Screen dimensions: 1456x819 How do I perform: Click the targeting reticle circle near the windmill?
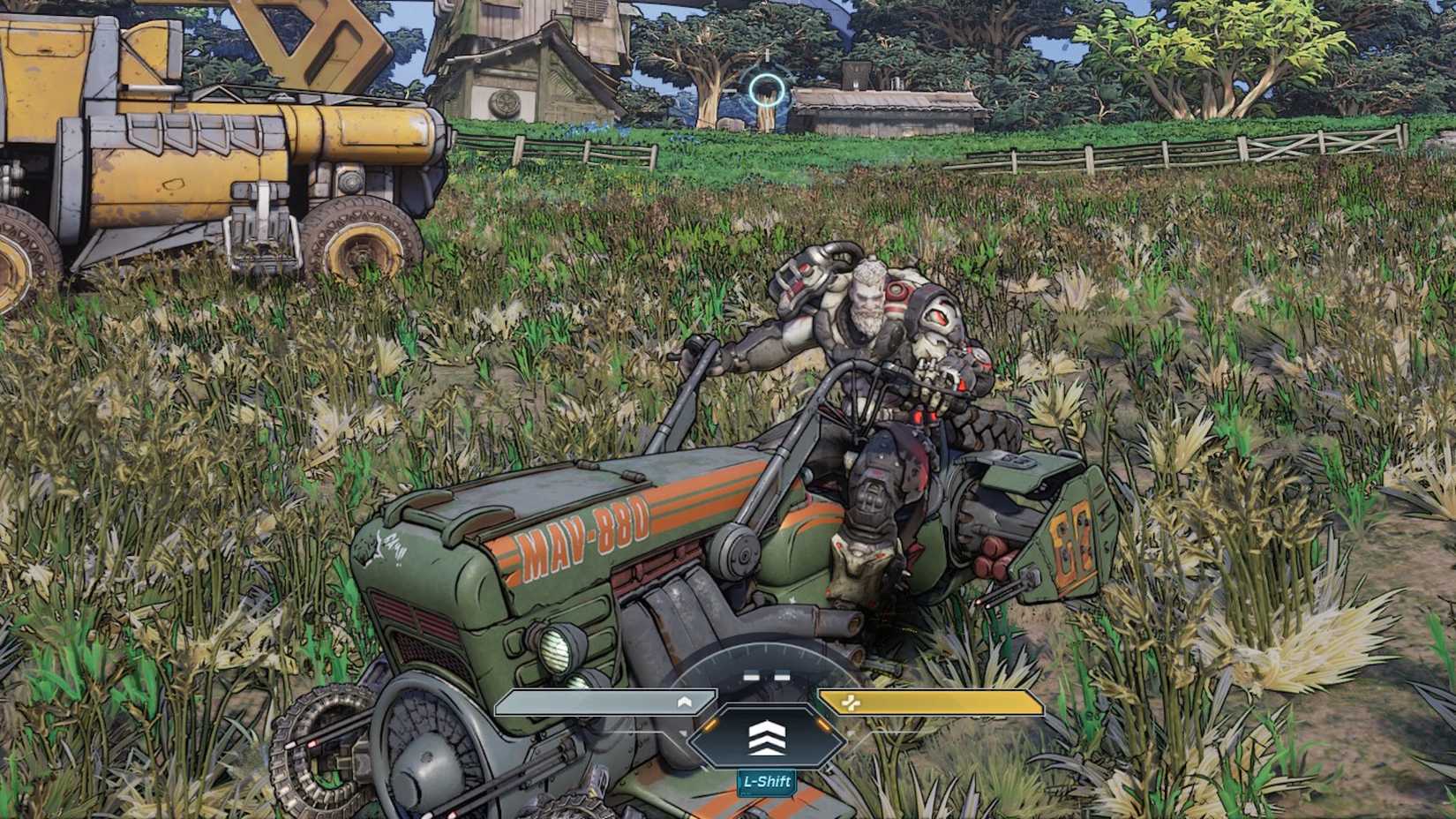click(x=767, y=89)
